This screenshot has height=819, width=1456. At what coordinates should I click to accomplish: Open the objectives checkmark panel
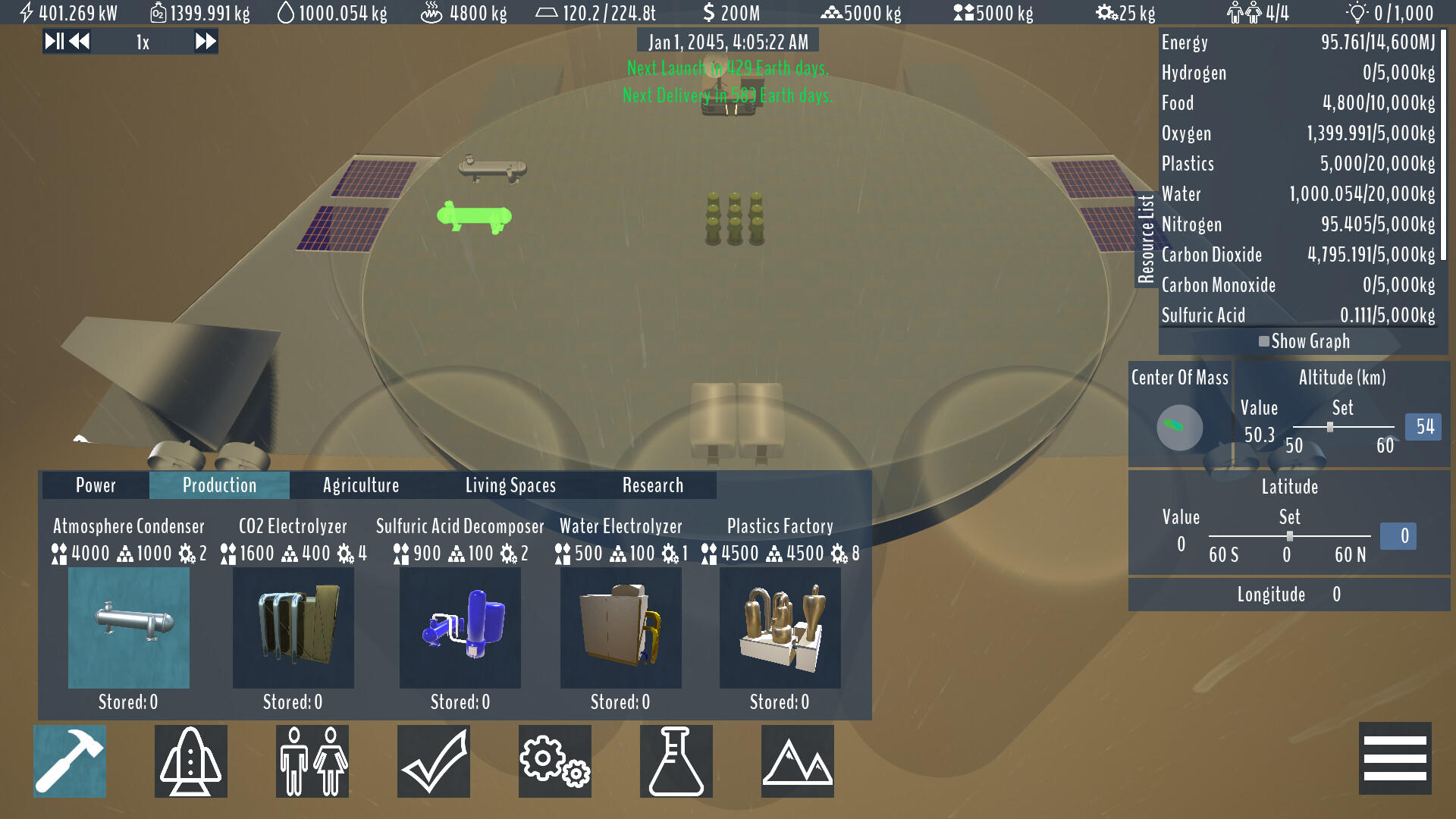[433, 761]
